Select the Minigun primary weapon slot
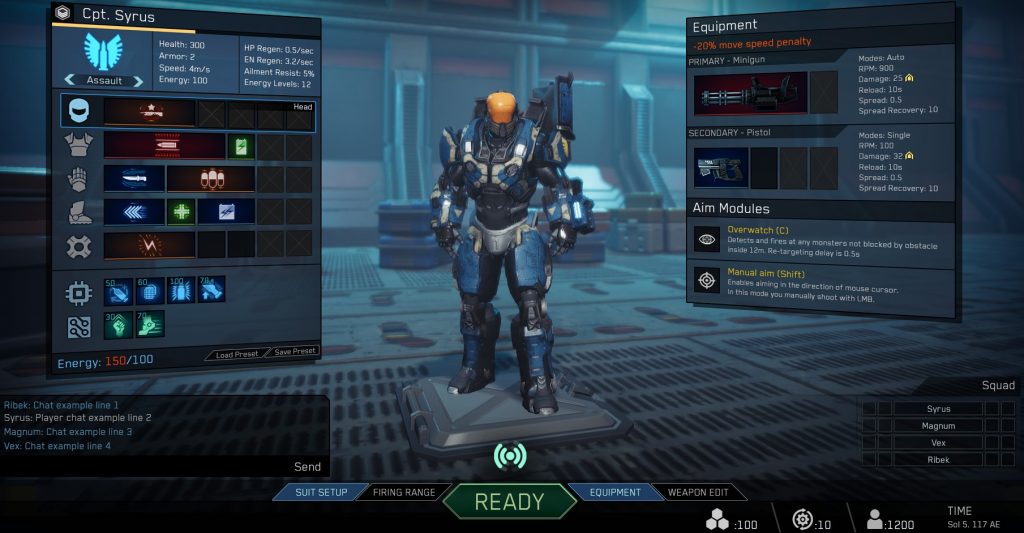Viewport: 1024px width, 533px height. pos(748,94)
